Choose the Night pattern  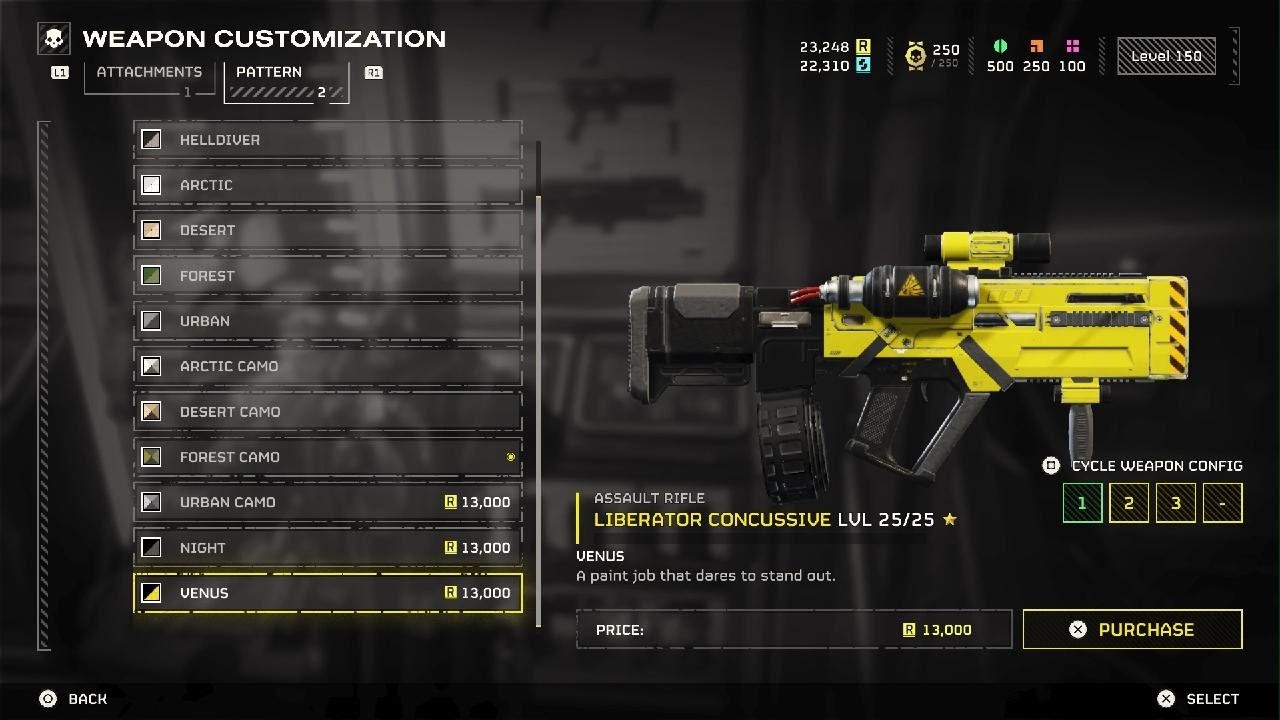(328, 548)
